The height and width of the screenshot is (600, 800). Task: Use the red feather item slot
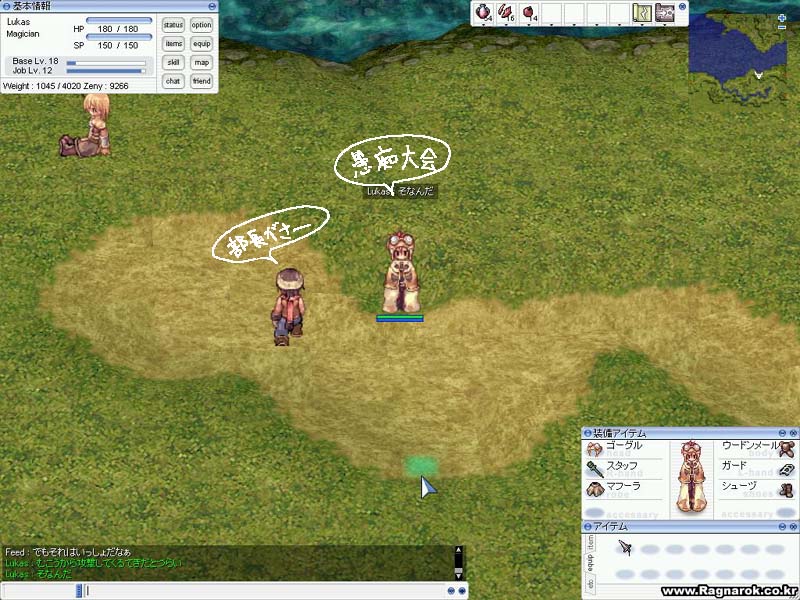pyautogui.click(x=506, y=13)
